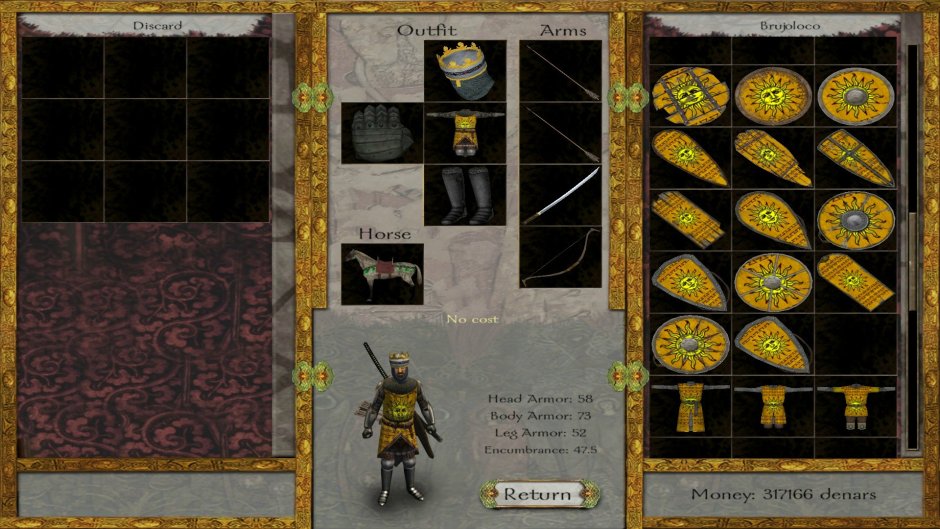Select the wooden plank round sun shield
The image size is (940, 529).
click(x=689, y=95)
